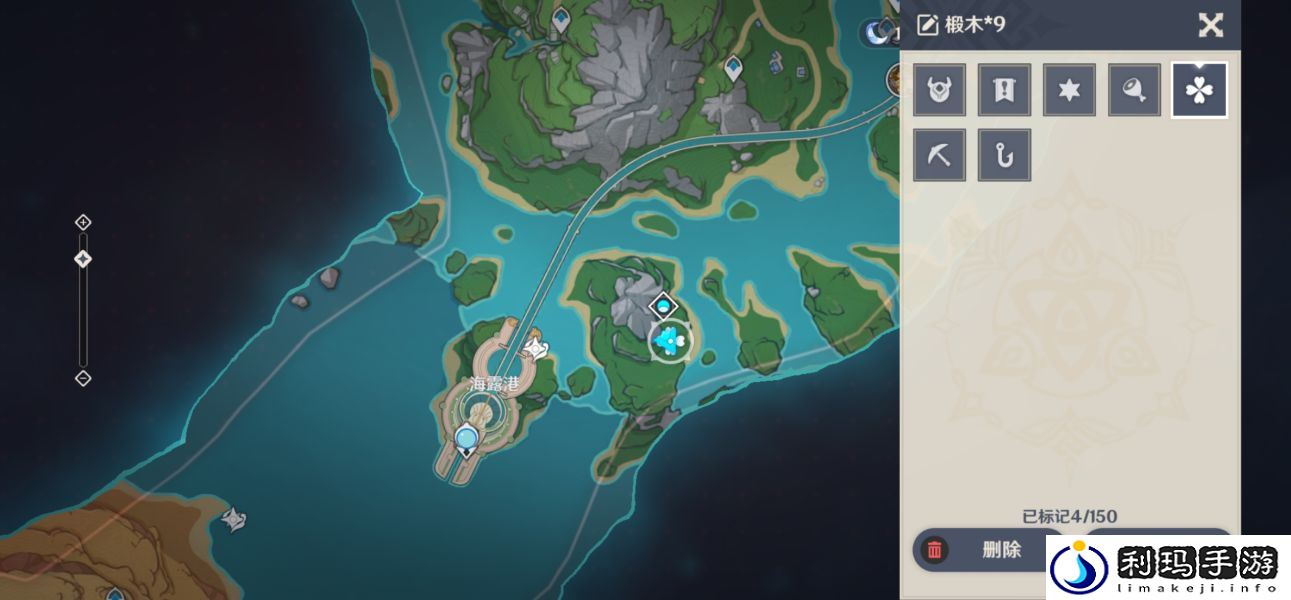Open the teleport waypoint above the clover pin
The image size is (1291, 600).
662,305
